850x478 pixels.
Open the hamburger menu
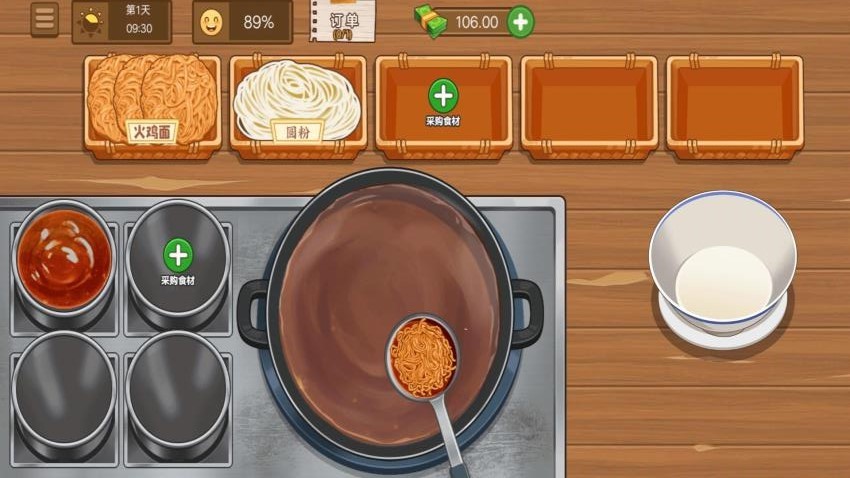click(44, 19)
